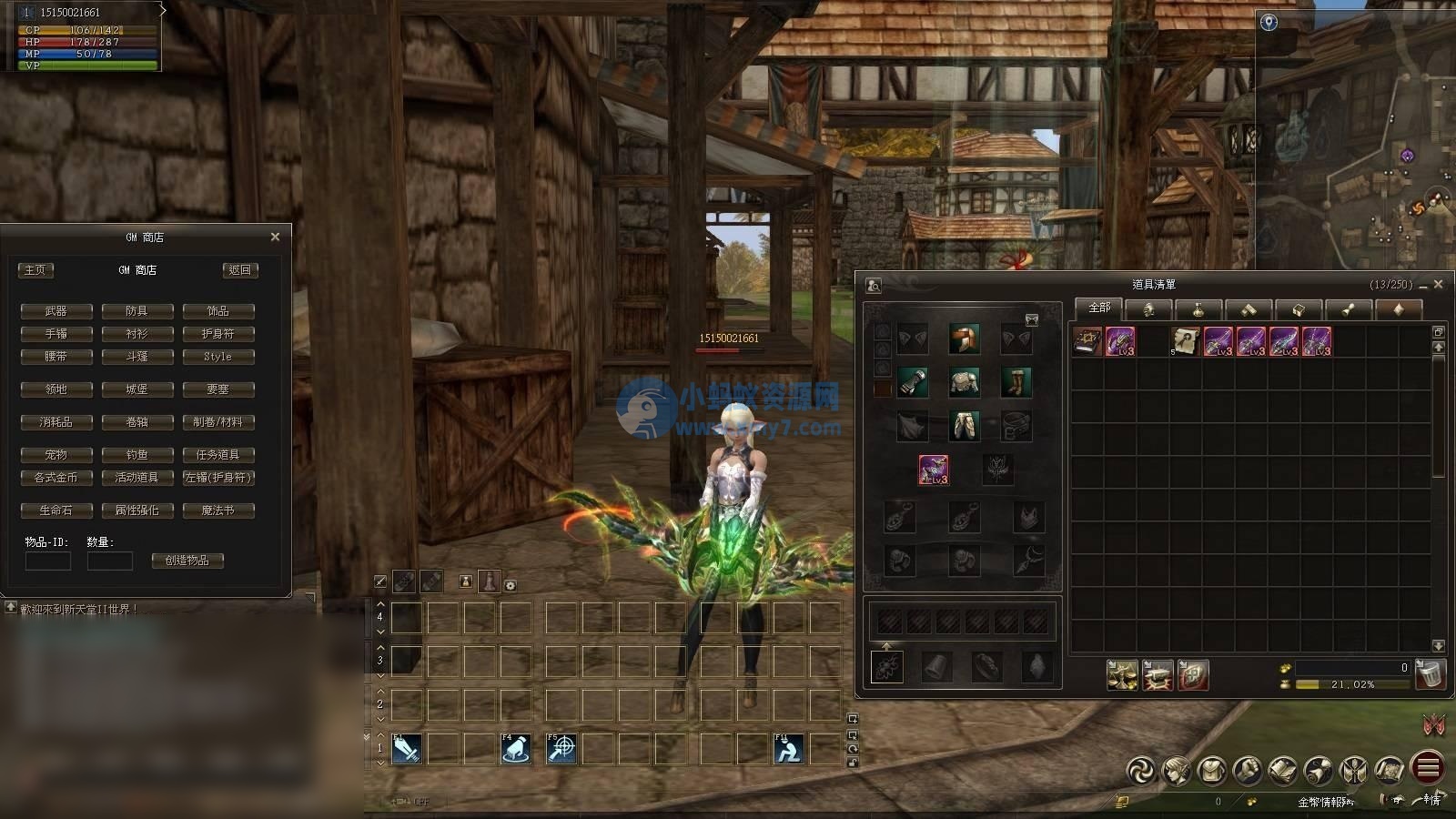This screenshot has width=1456, height=819.
Task: Open the red main menu button
Action: coord(1428,768)
